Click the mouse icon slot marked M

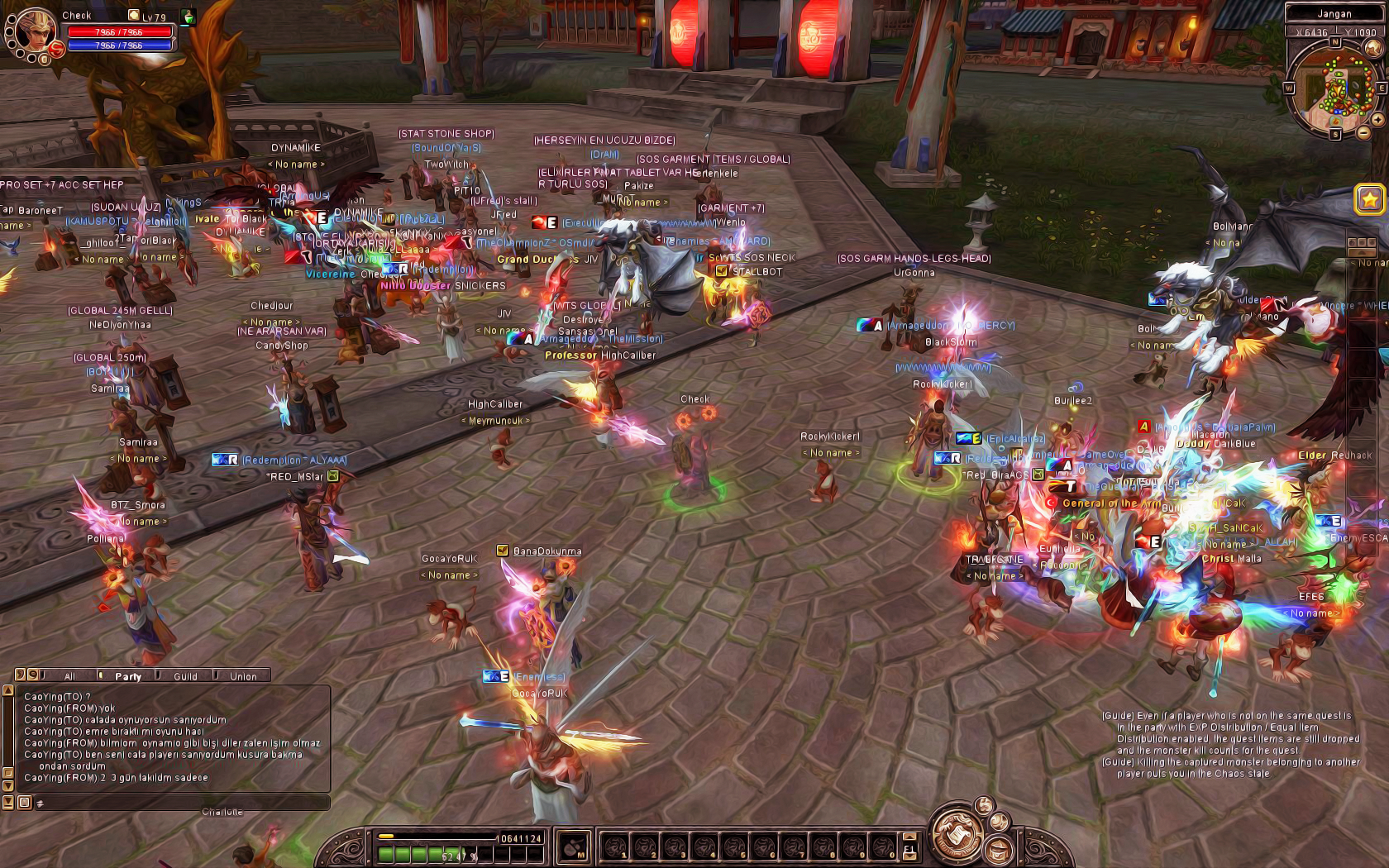[574, 846]
